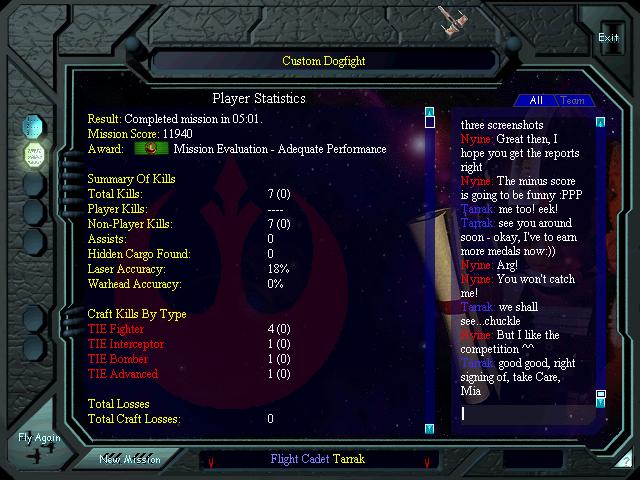The height and width of the screenshot is (480, 640).
Task: Select the green-lit round side button
Action: [33, 155]
